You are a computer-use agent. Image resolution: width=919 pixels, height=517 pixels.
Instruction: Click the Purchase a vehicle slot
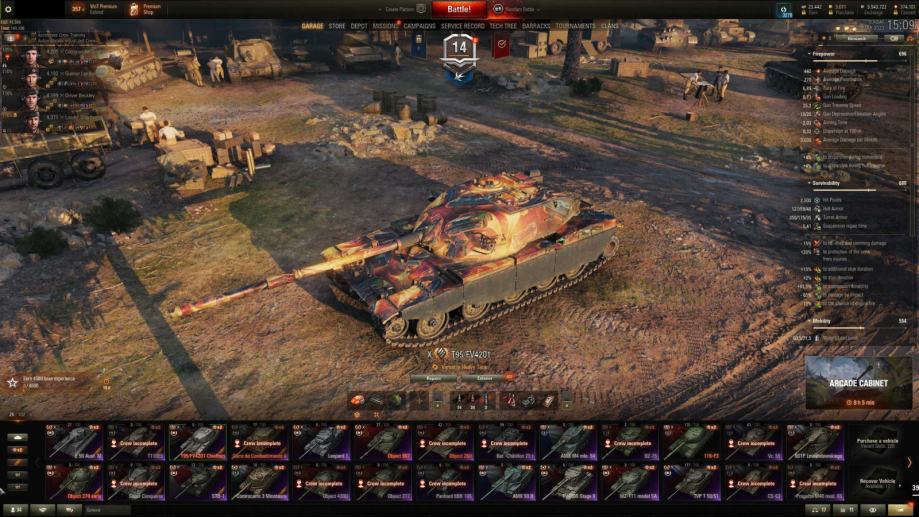coord(877,442)
